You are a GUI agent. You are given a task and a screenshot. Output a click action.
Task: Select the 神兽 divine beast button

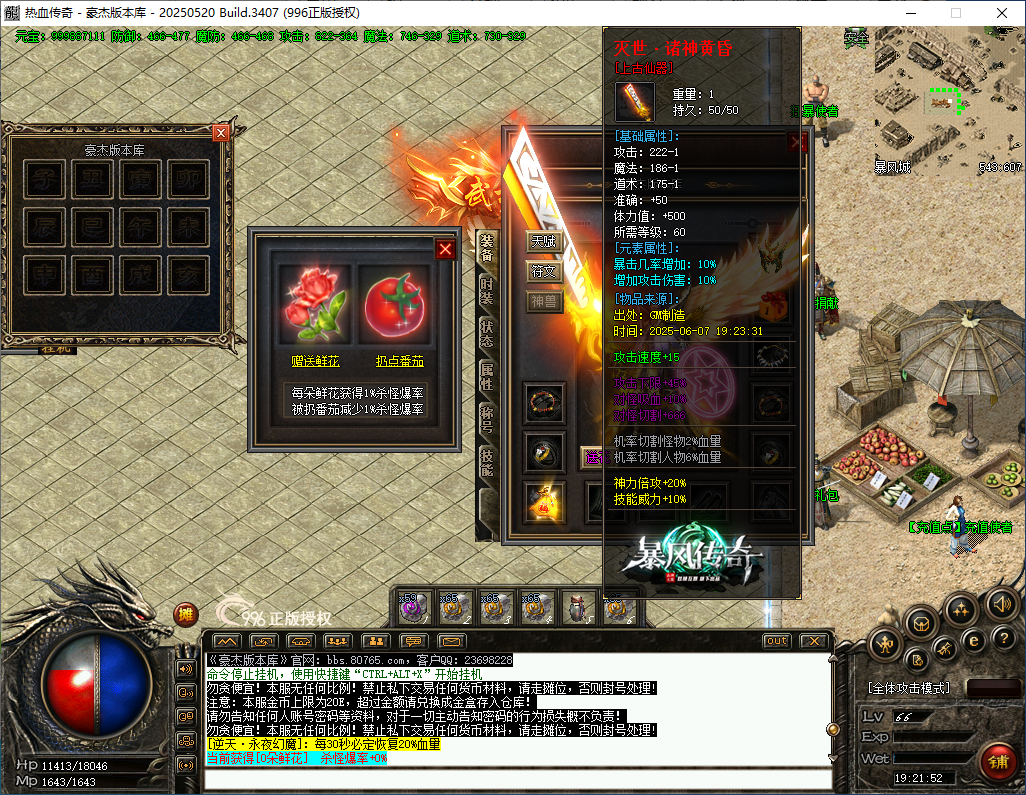[x=544, y=301]
